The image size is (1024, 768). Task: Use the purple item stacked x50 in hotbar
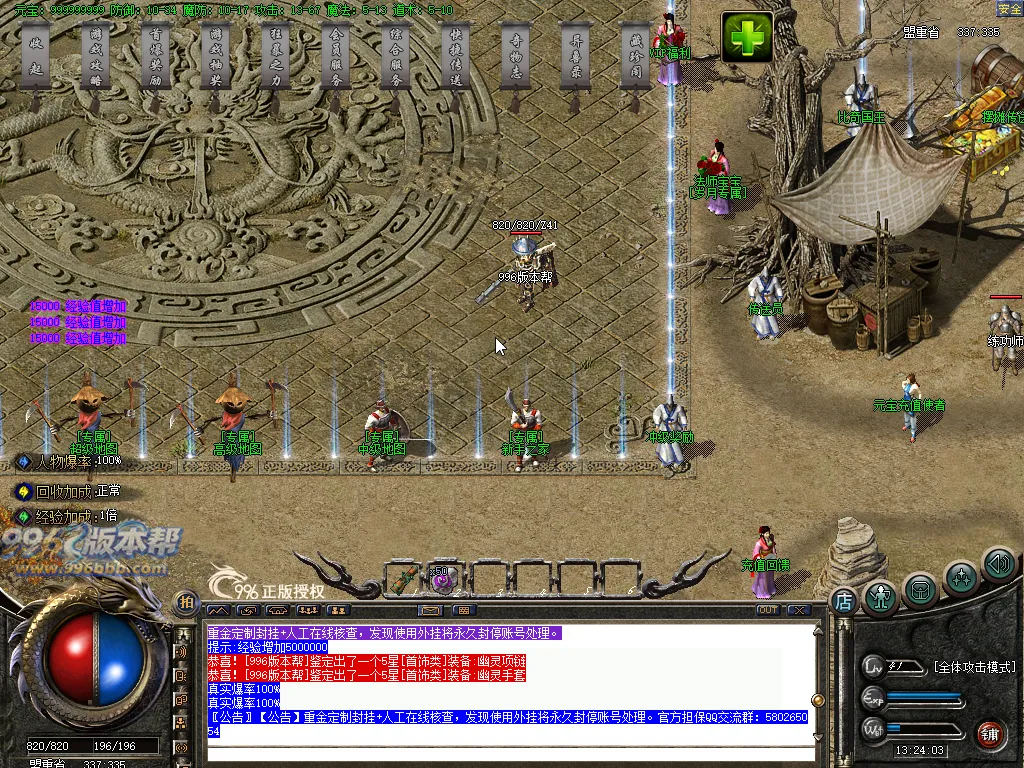click(x=442, y=579)
